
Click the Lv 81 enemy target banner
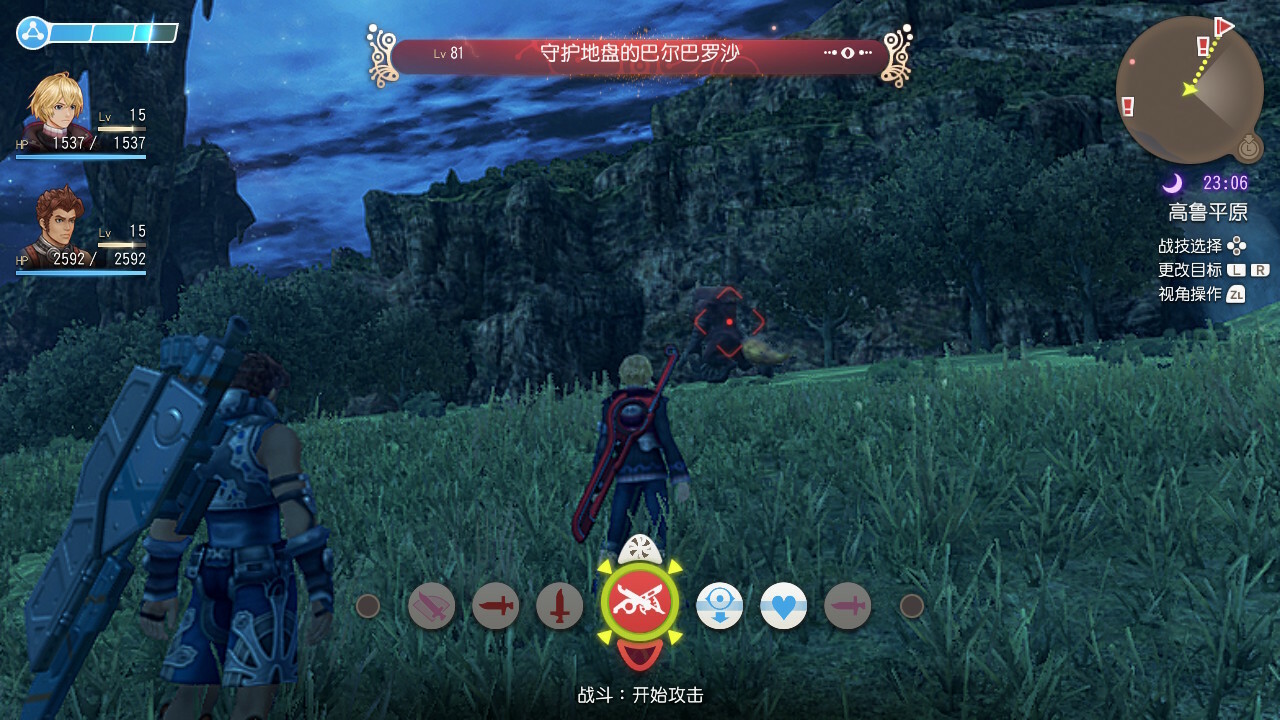640,54
